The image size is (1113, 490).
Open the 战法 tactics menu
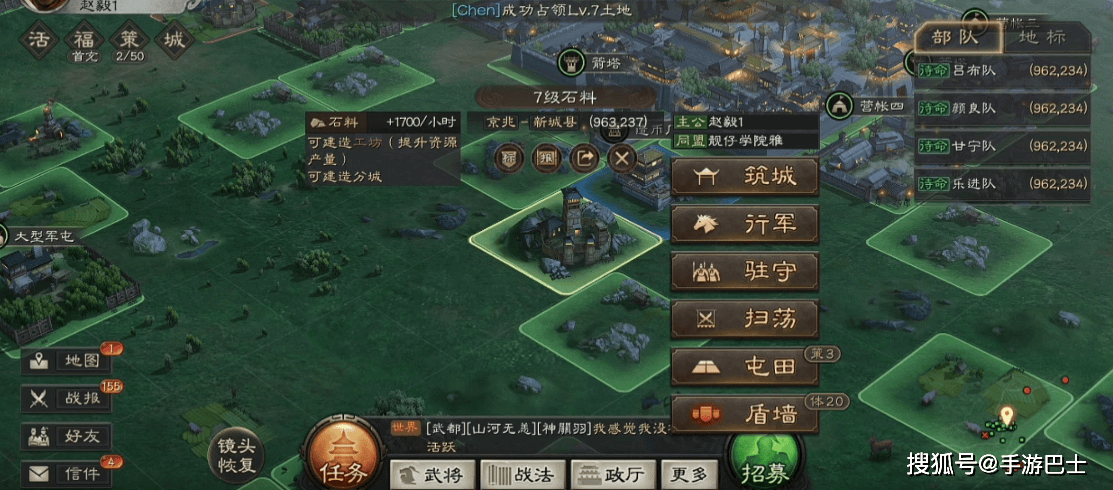520,474
